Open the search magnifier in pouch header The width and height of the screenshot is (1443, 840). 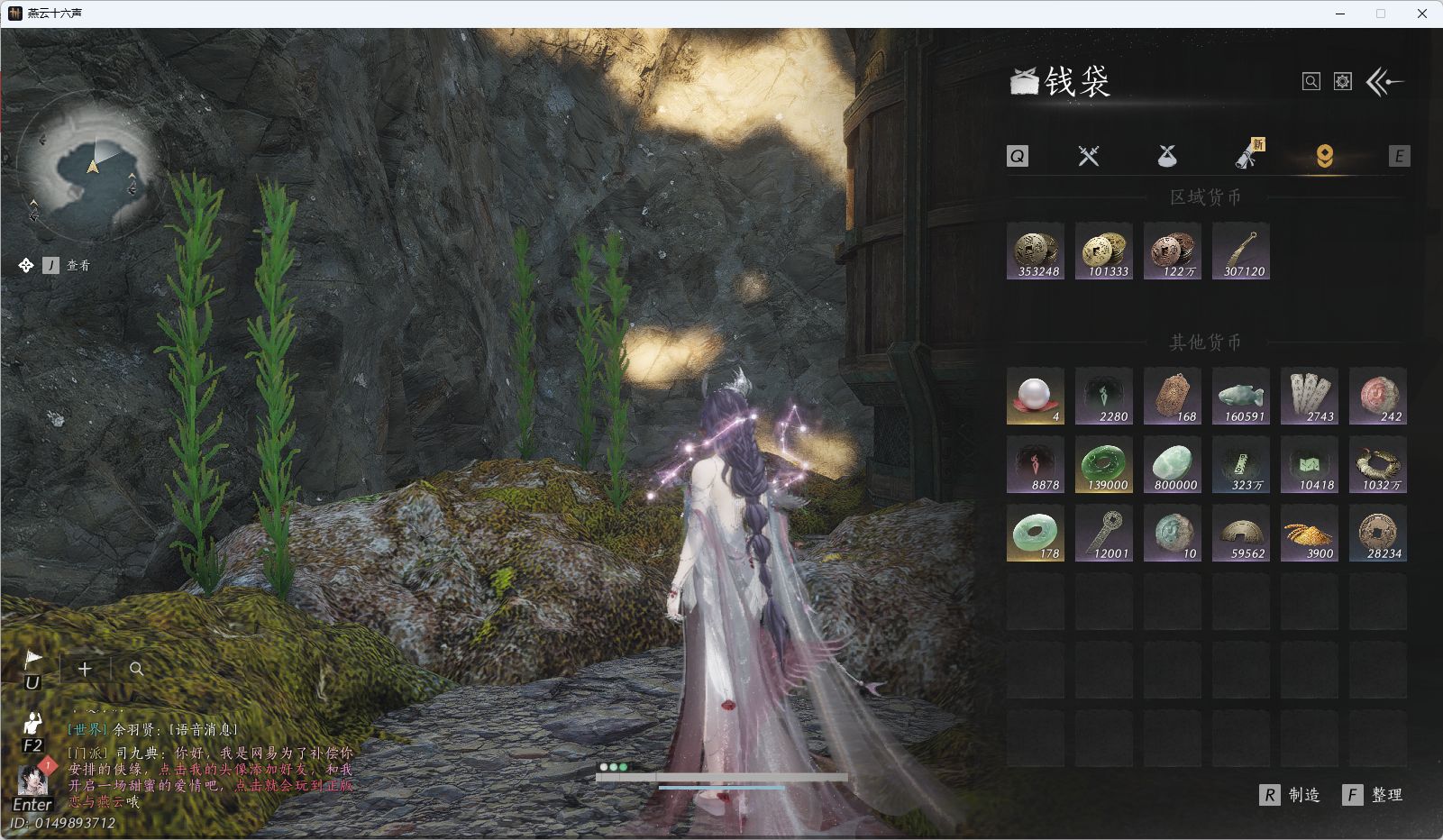click(x=1311, y=82)
